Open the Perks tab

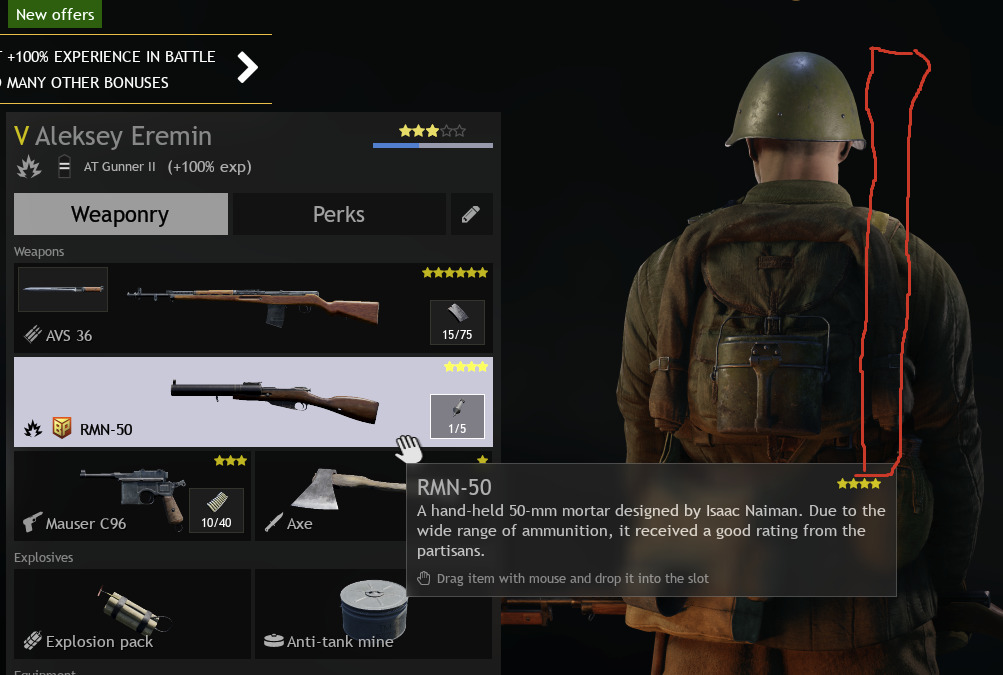(338, 214)
